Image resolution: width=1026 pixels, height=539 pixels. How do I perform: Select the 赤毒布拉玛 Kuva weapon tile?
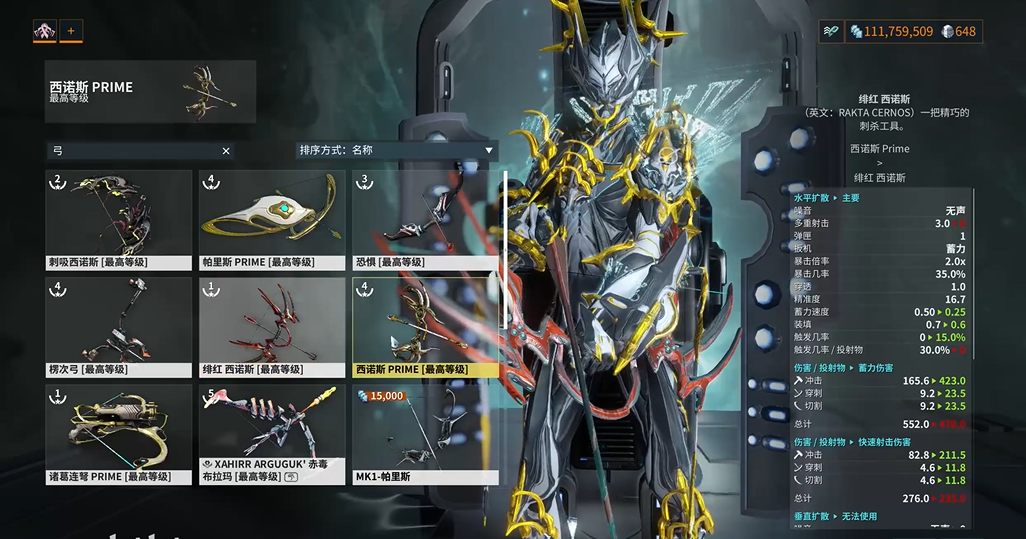pos(272,434)
